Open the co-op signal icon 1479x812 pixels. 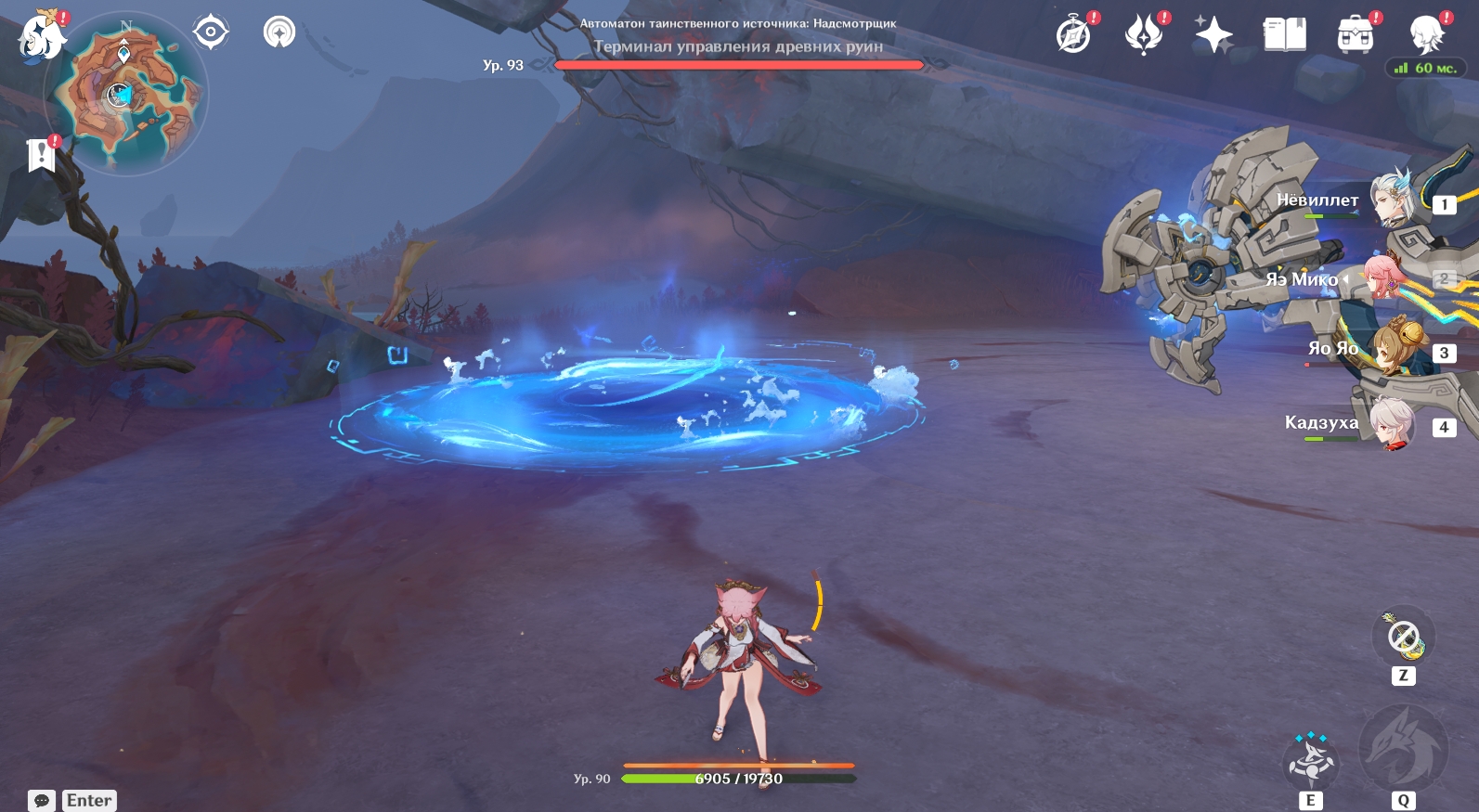click(279, 32)
